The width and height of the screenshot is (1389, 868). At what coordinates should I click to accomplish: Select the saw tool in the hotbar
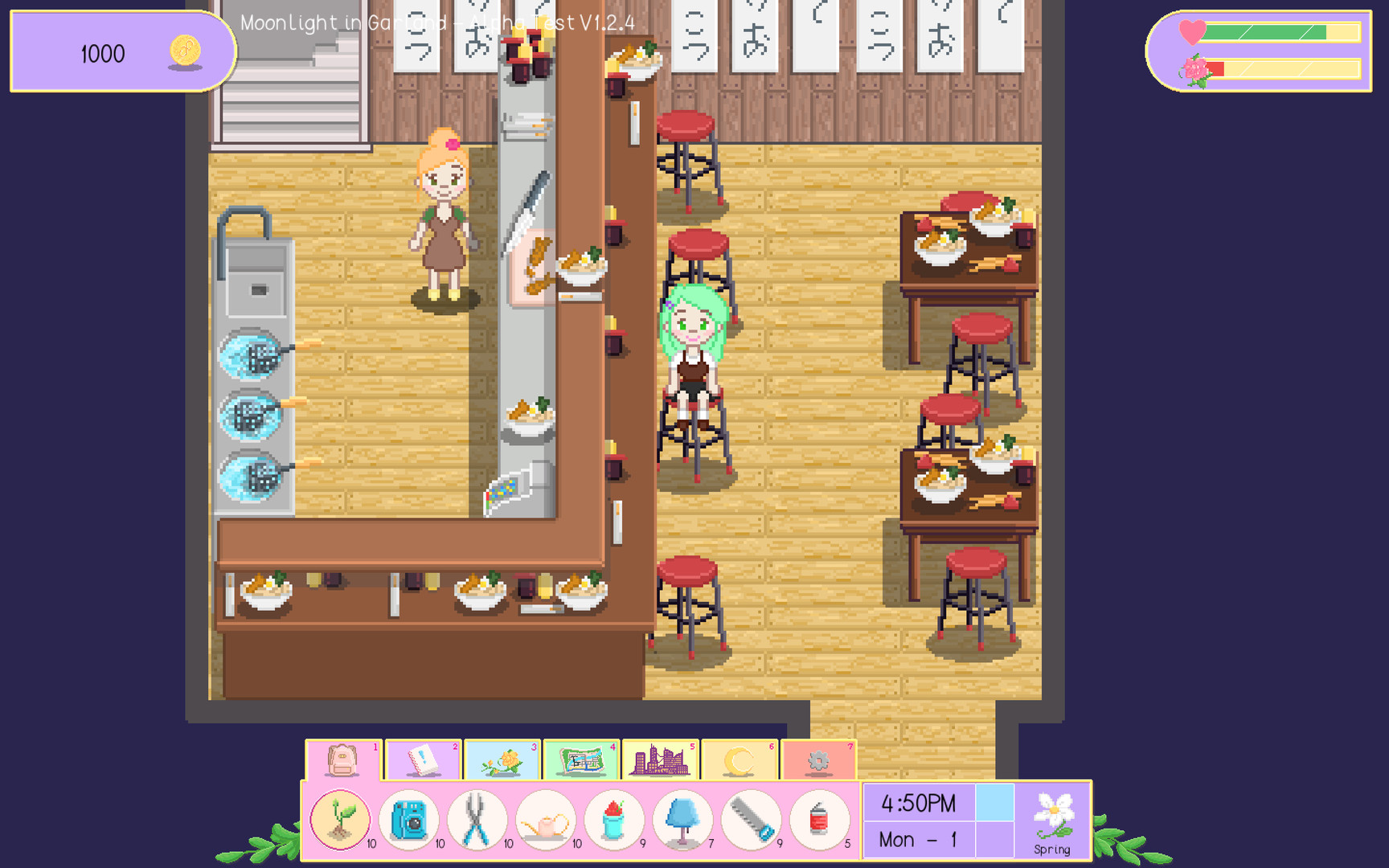tap(752, 819)
